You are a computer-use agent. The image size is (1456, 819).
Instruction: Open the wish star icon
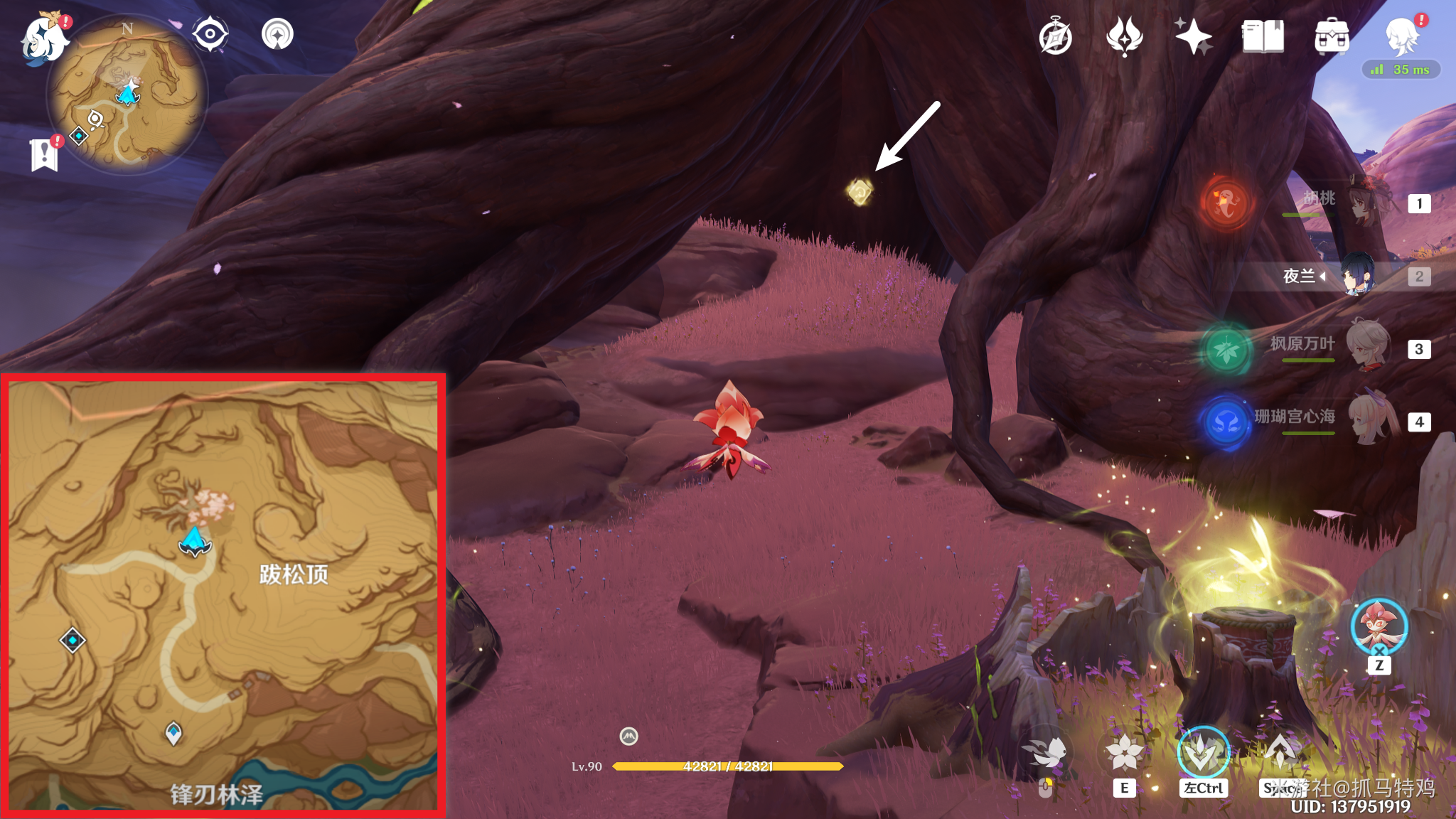1193,37
